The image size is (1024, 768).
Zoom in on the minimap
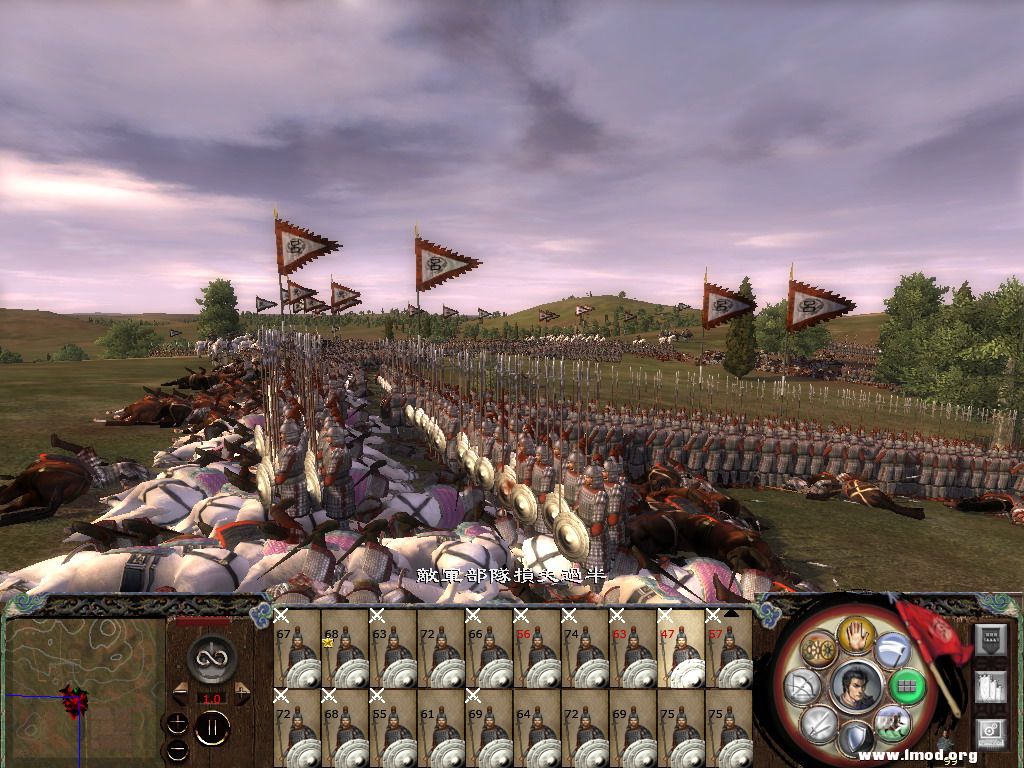click(177, 723)
